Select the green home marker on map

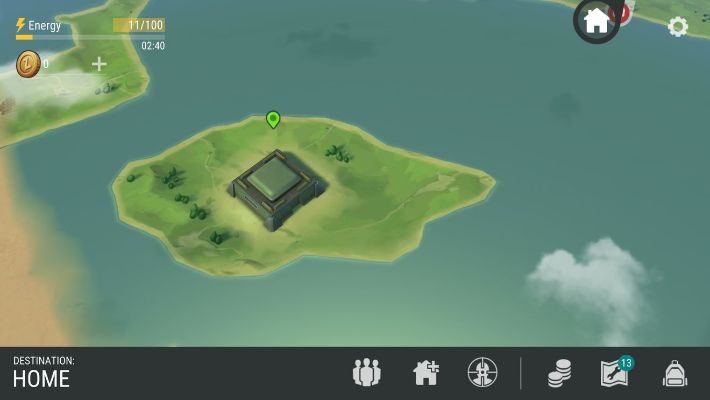[273, 120]
